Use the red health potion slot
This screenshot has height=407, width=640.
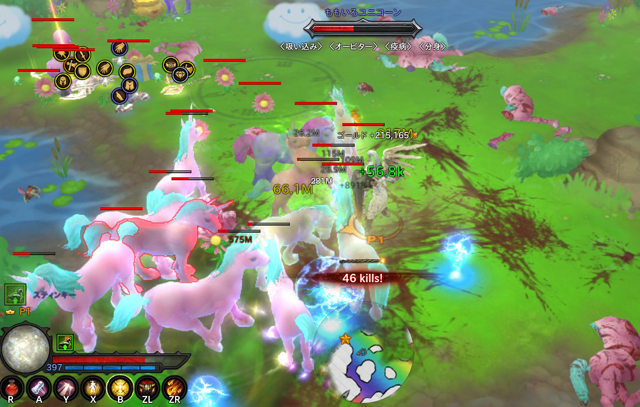pyautogui.click(x=11, y=388)
